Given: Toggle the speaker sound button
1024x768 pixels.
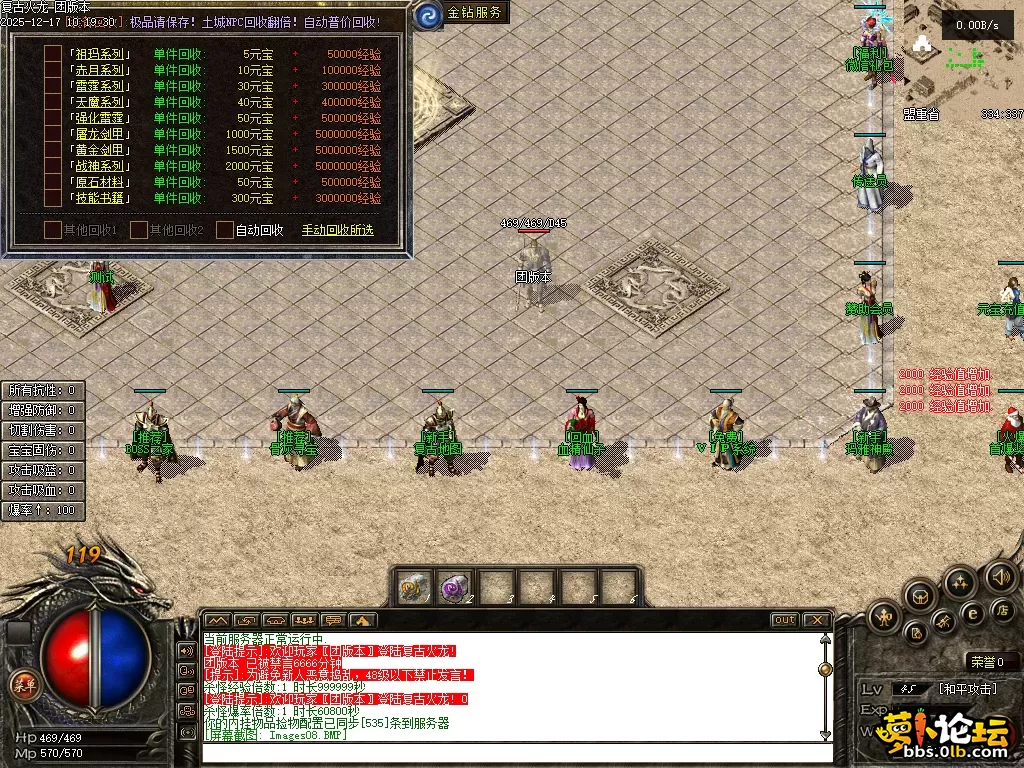Looking at the screenshot, I should (1001, 576).
